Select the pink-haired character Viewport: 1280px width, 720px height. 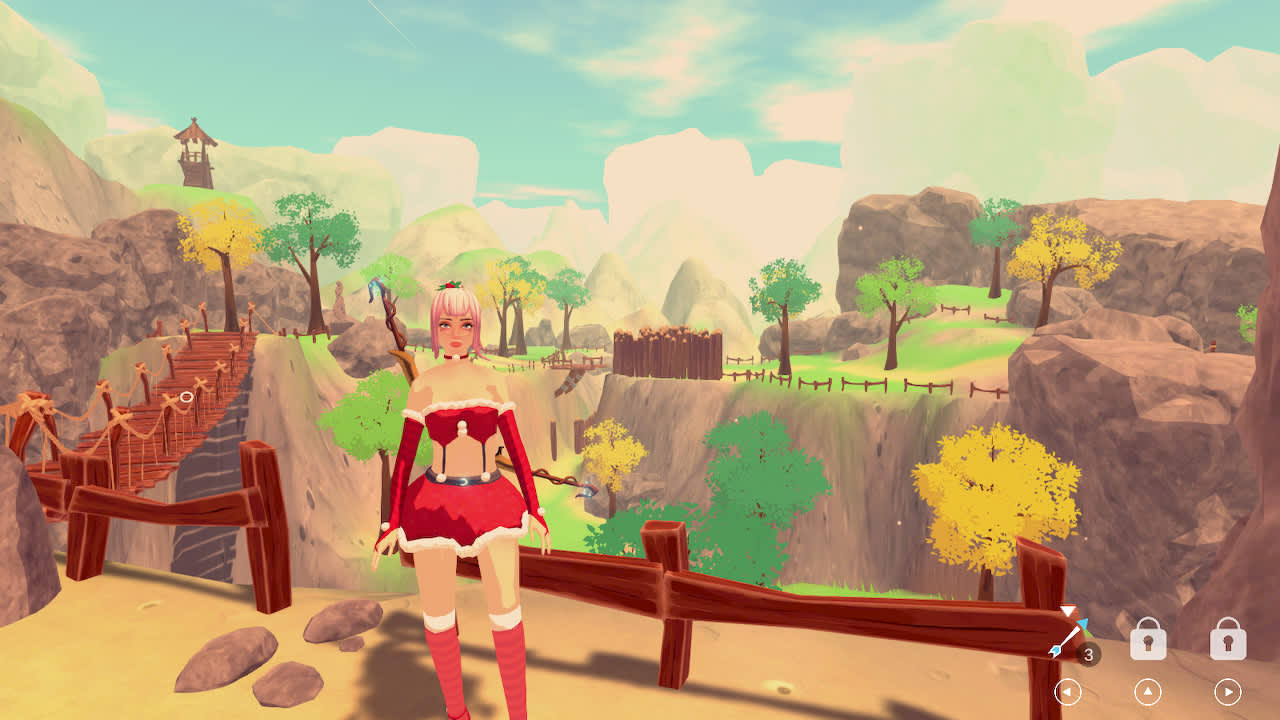click(x=460, y=450)
